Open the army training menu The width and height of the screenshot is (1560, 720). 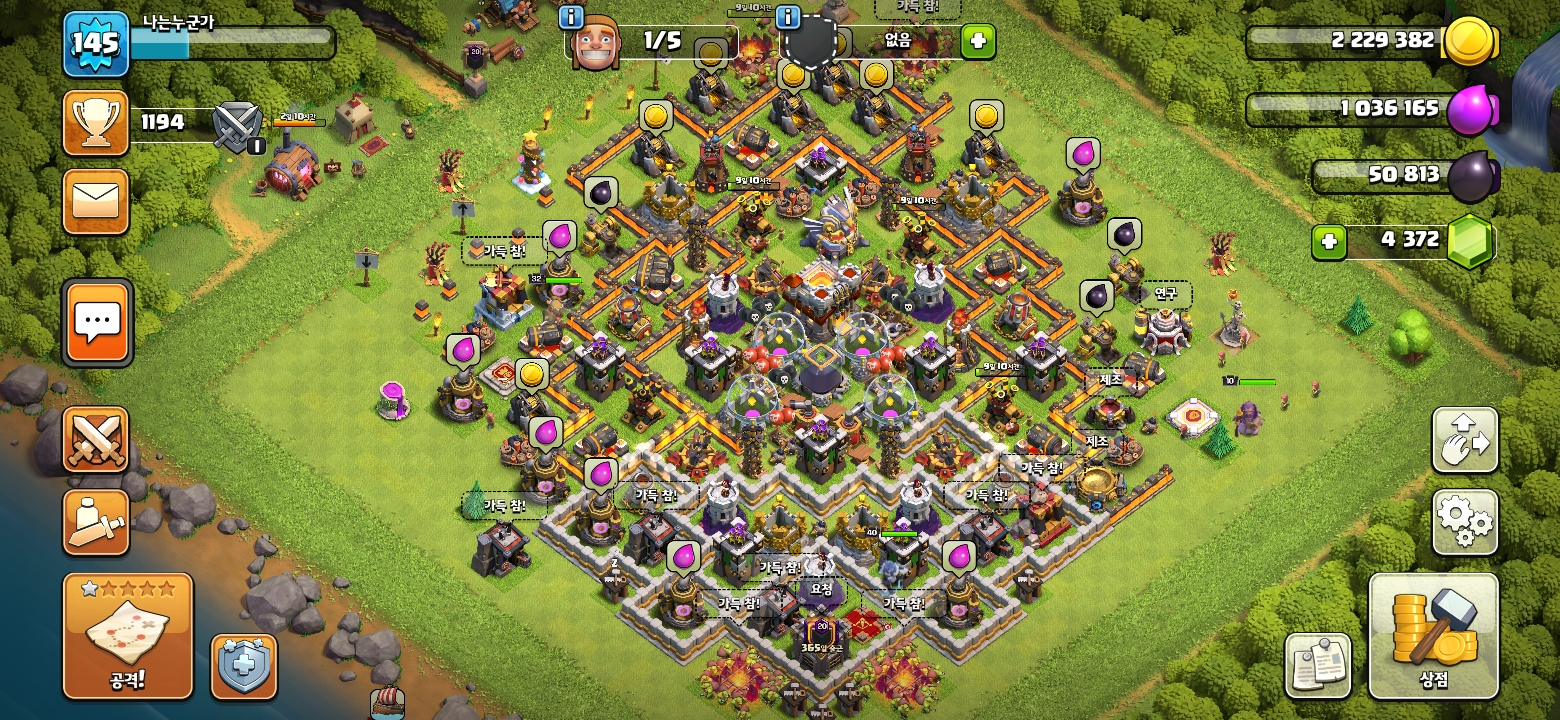(x=96, y=522)
